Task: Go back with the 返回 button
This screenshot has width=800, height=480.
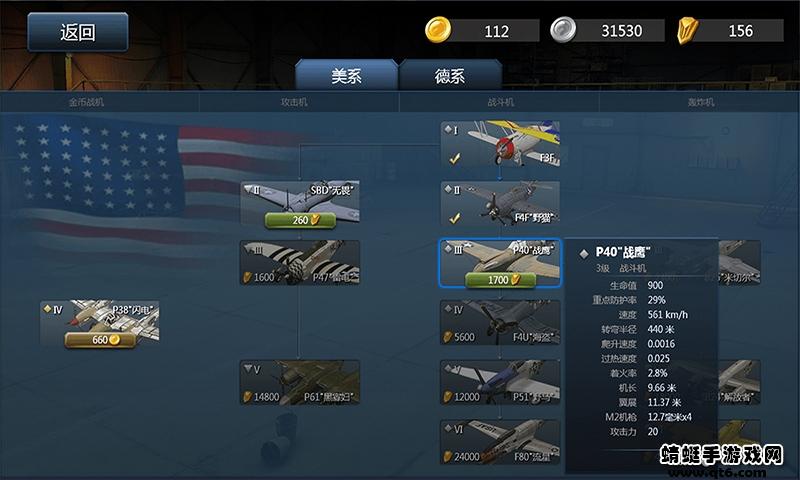Action: tap(77, 32)
